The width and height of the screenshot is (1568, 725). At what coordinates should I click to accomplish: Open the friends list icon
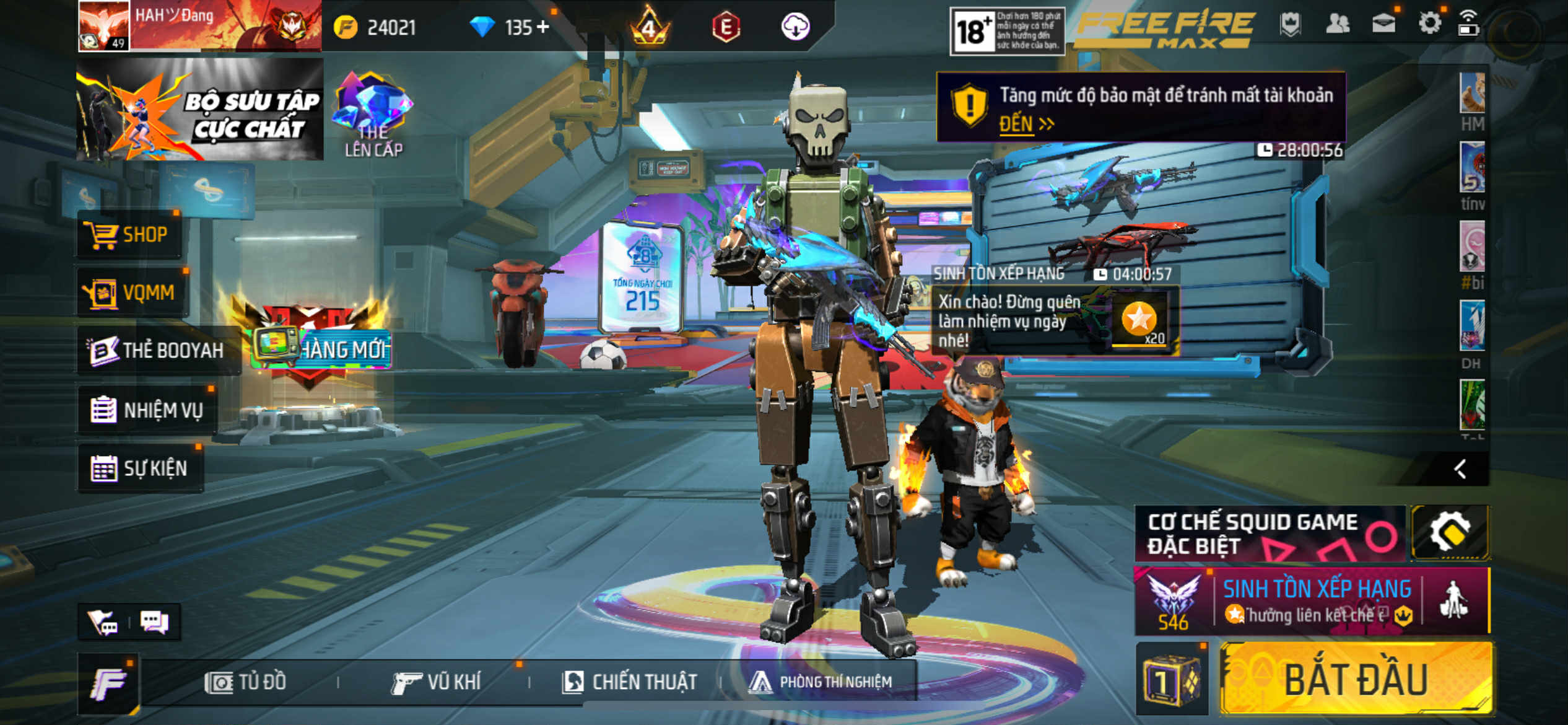coord(1337,24)
